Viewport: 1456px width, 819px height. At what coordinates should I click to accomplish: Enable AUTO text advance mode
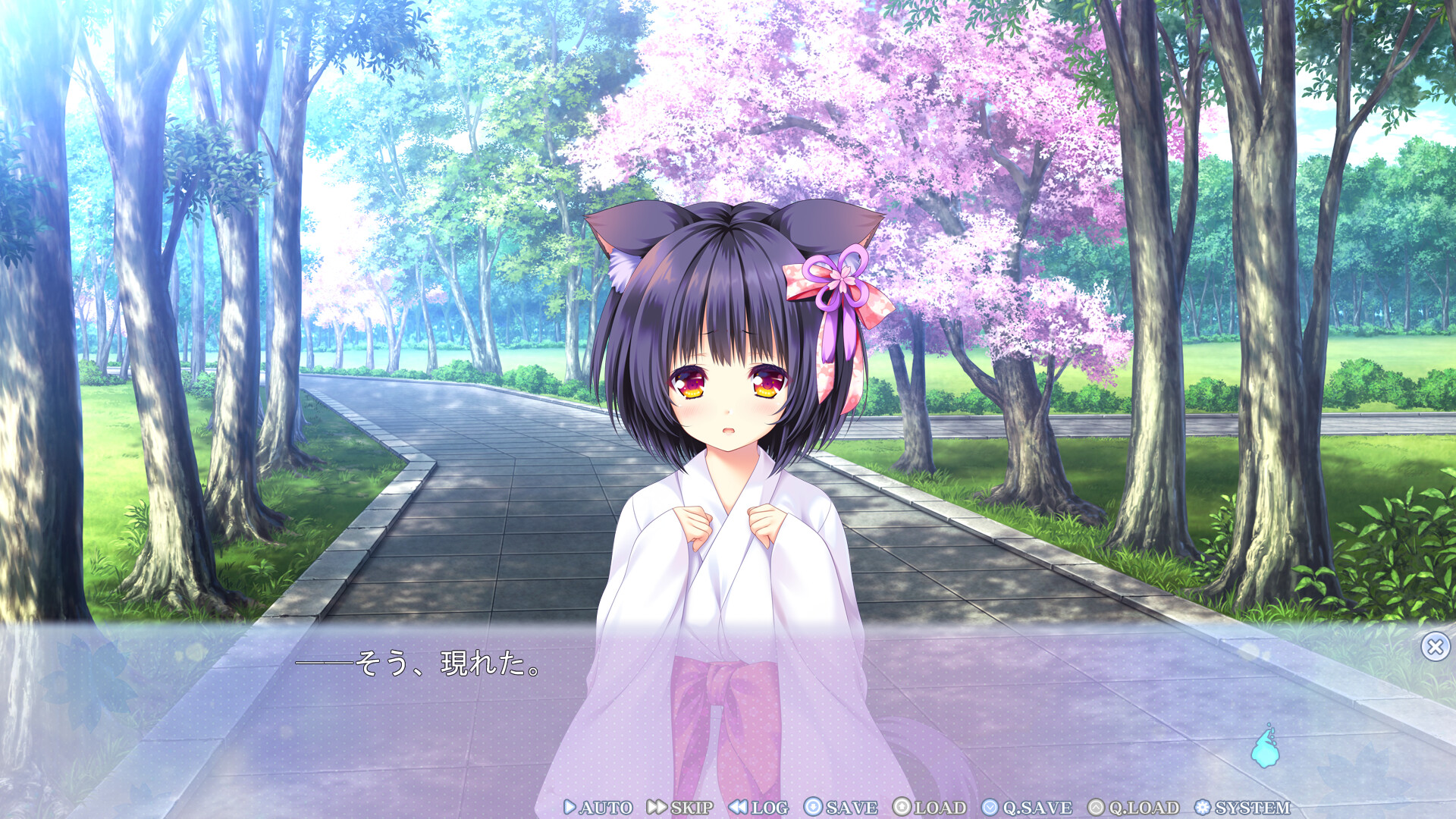[598, 808]
